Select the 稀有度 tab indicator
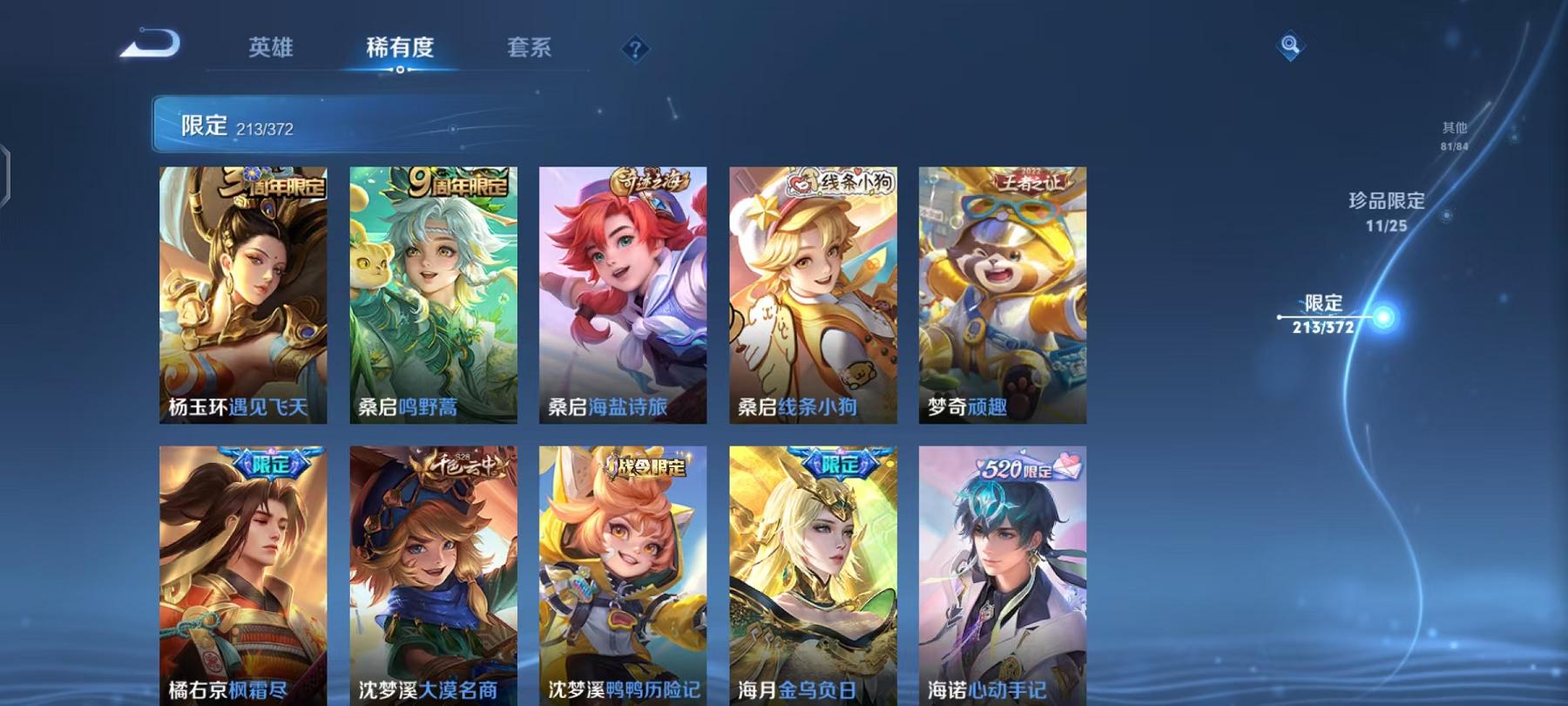1568x706 pixels. pyautogui.click(x=400, y=50)
